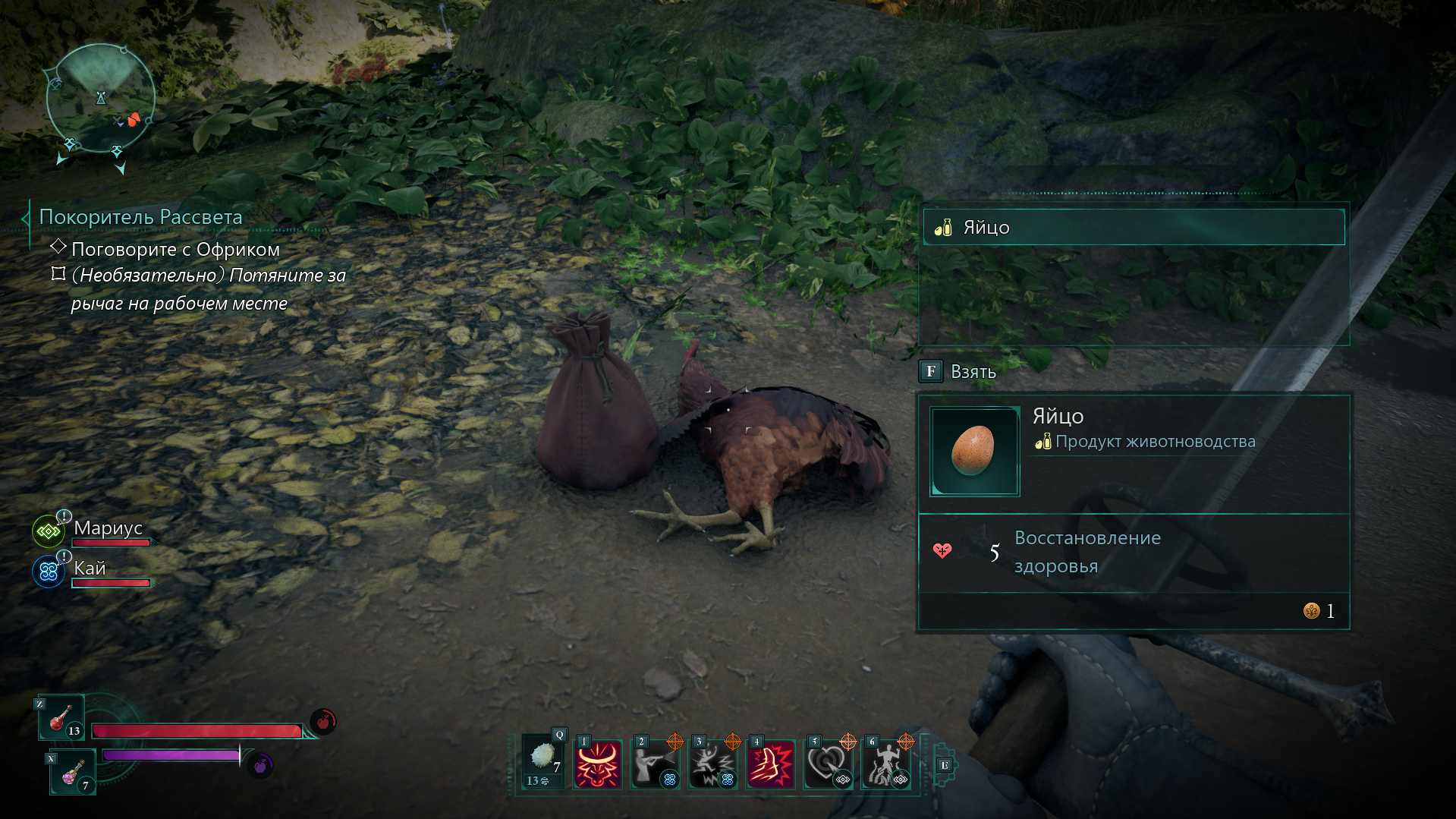
Task: Click the Поговорите с Офриком objective
Action: [175, 250]
